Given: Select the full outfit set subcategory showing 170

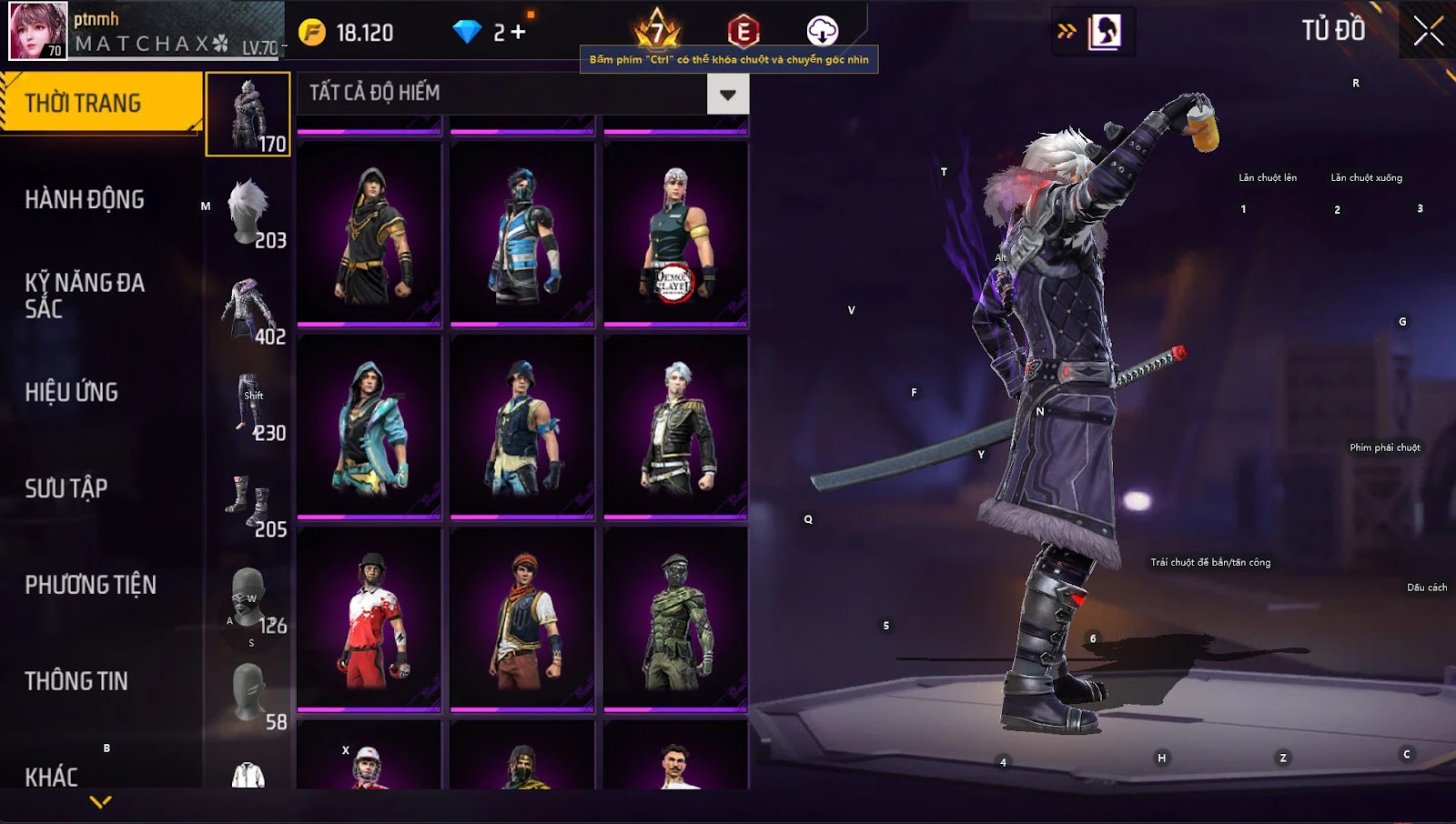Looking at the screenshot, I should [x=248, y=115].
